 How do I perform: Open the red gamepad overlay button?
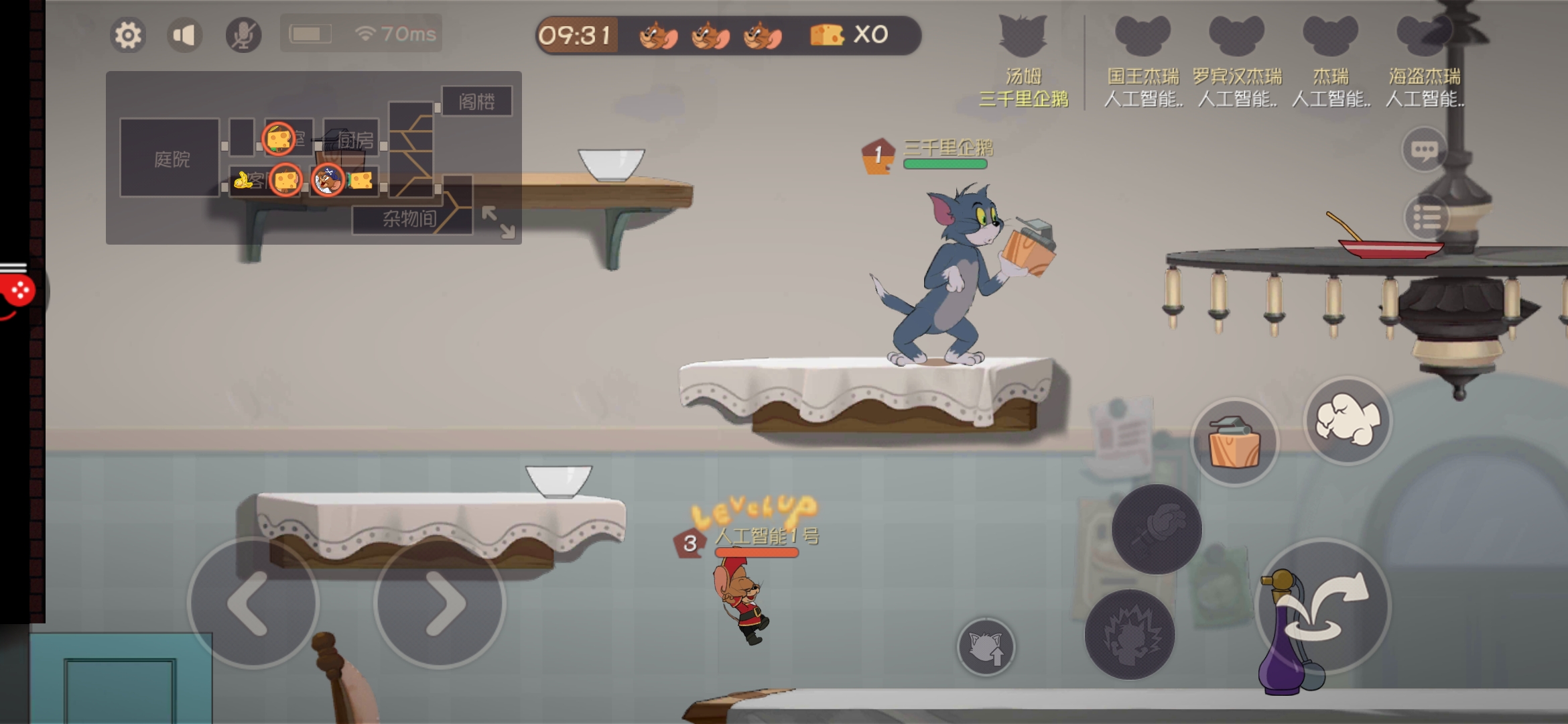[x=17, y=292]
